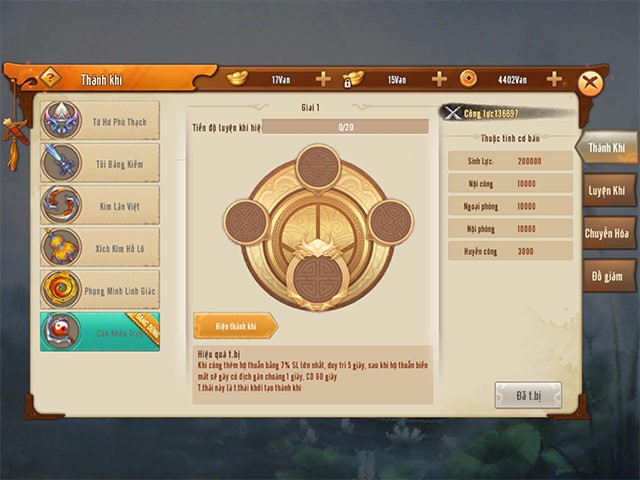The image size is (640, 480).
Task: Open the question mark help icon
Action: point(50,78)
